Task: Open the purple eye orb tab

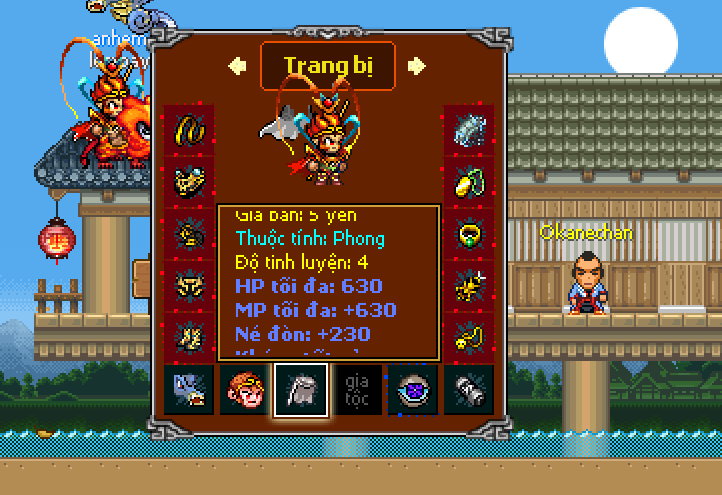Action: [411, 390]
